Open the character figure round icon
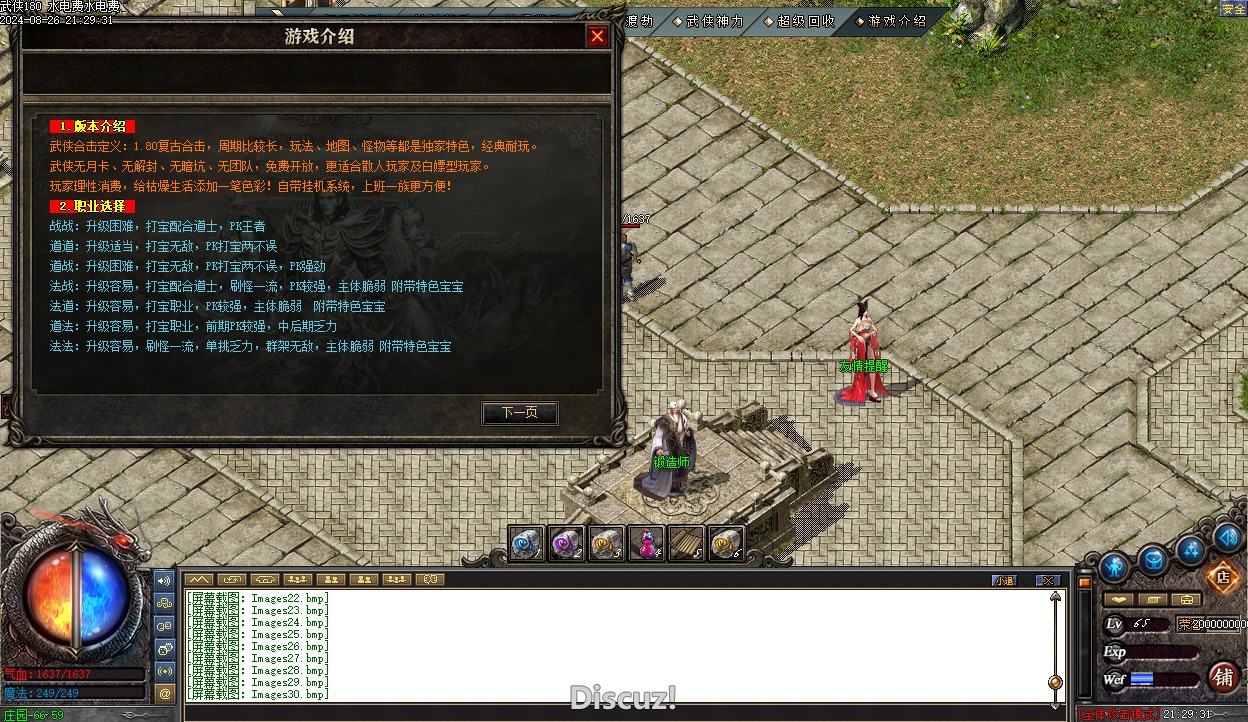The width and height of the screenshot is (1248, 722). (1114, 567)
